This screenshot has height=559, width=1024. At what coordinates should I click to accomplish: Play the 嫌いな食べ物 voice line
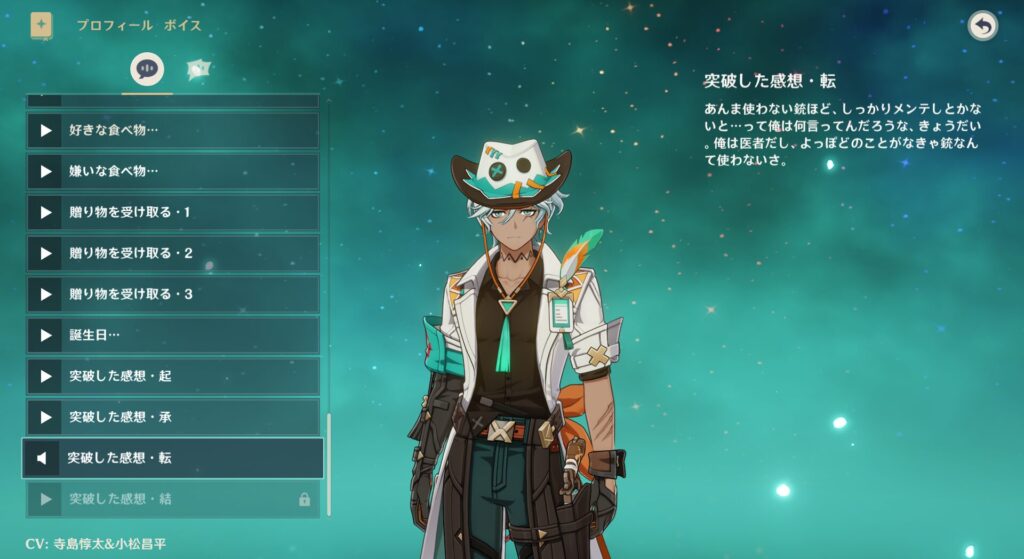pyautogui.click(x=172, y=172)
